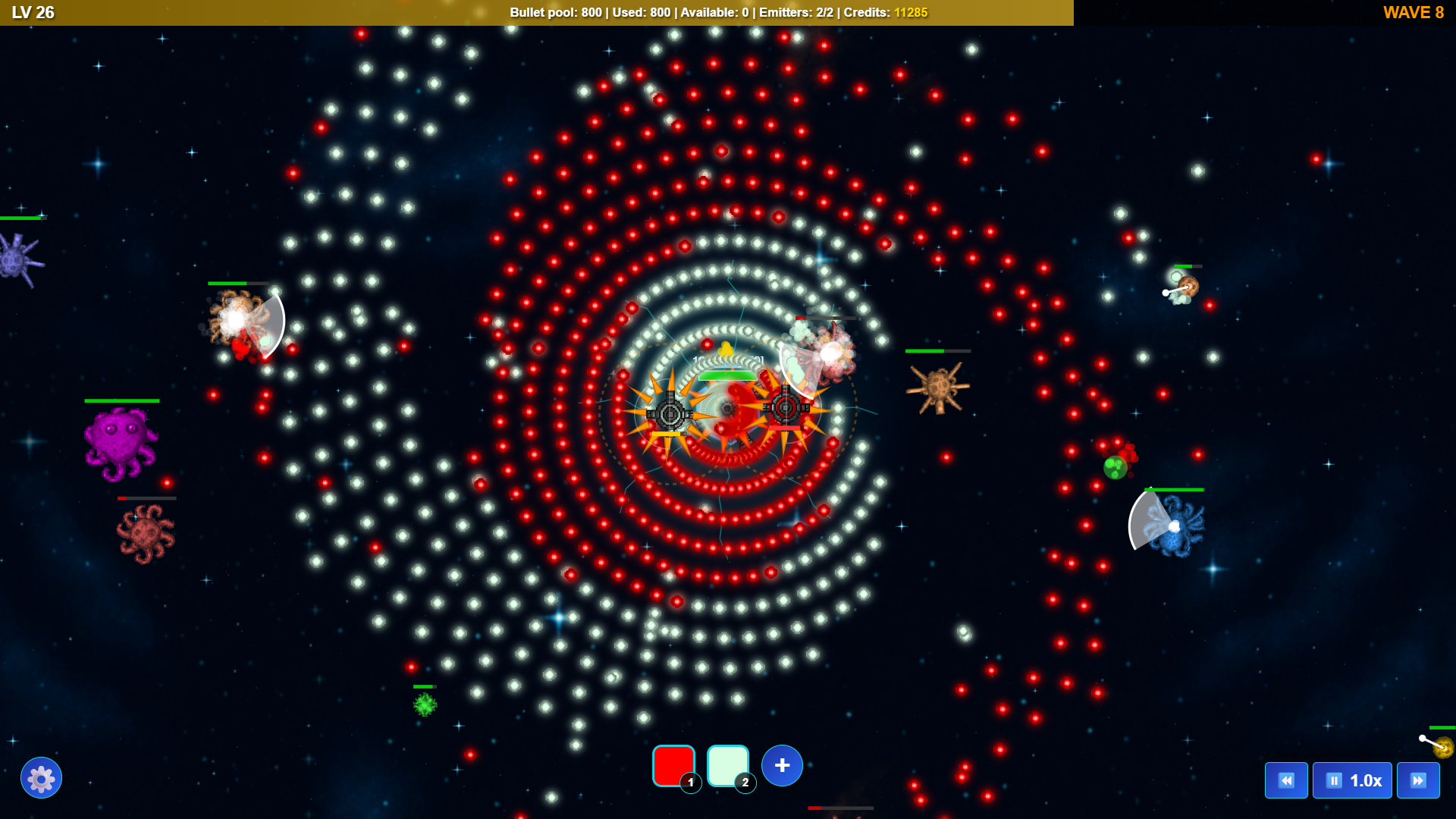Open the settings gear menu
The width and height of the screenshot is (1456, 819).
click(42, 778)
